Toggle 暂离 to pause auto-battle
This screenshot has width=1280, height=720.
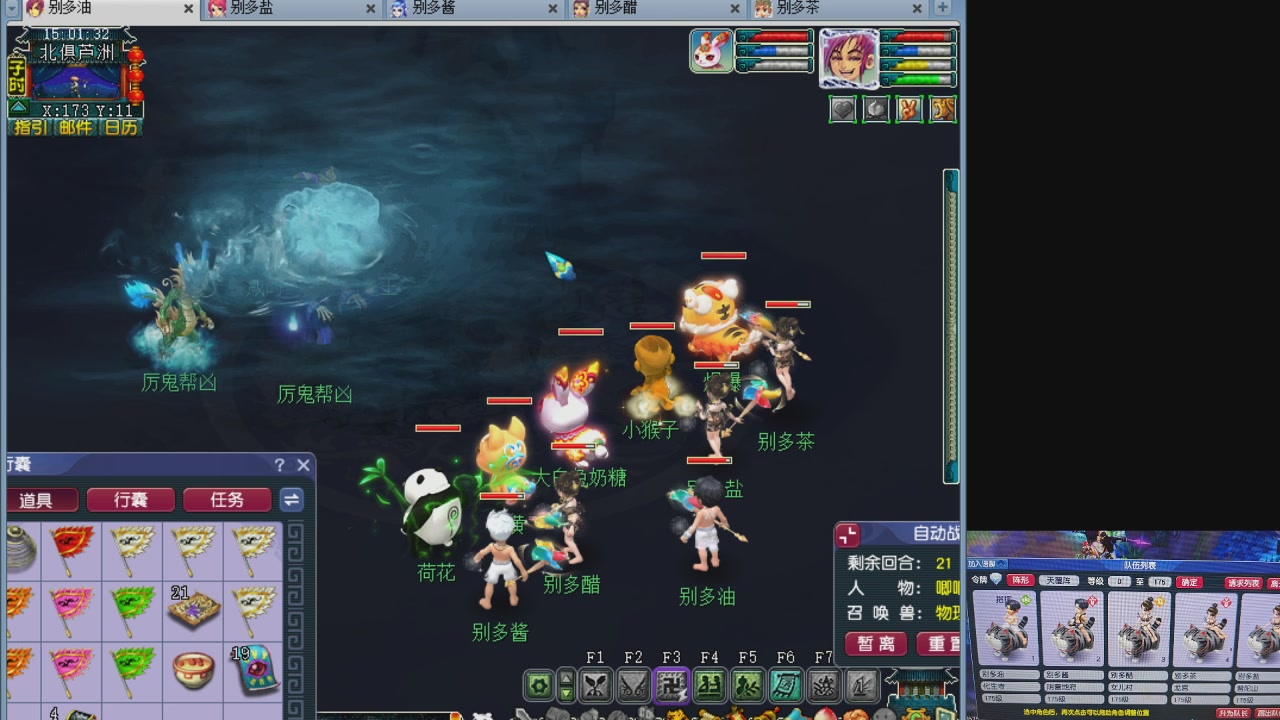click(874, 645)
